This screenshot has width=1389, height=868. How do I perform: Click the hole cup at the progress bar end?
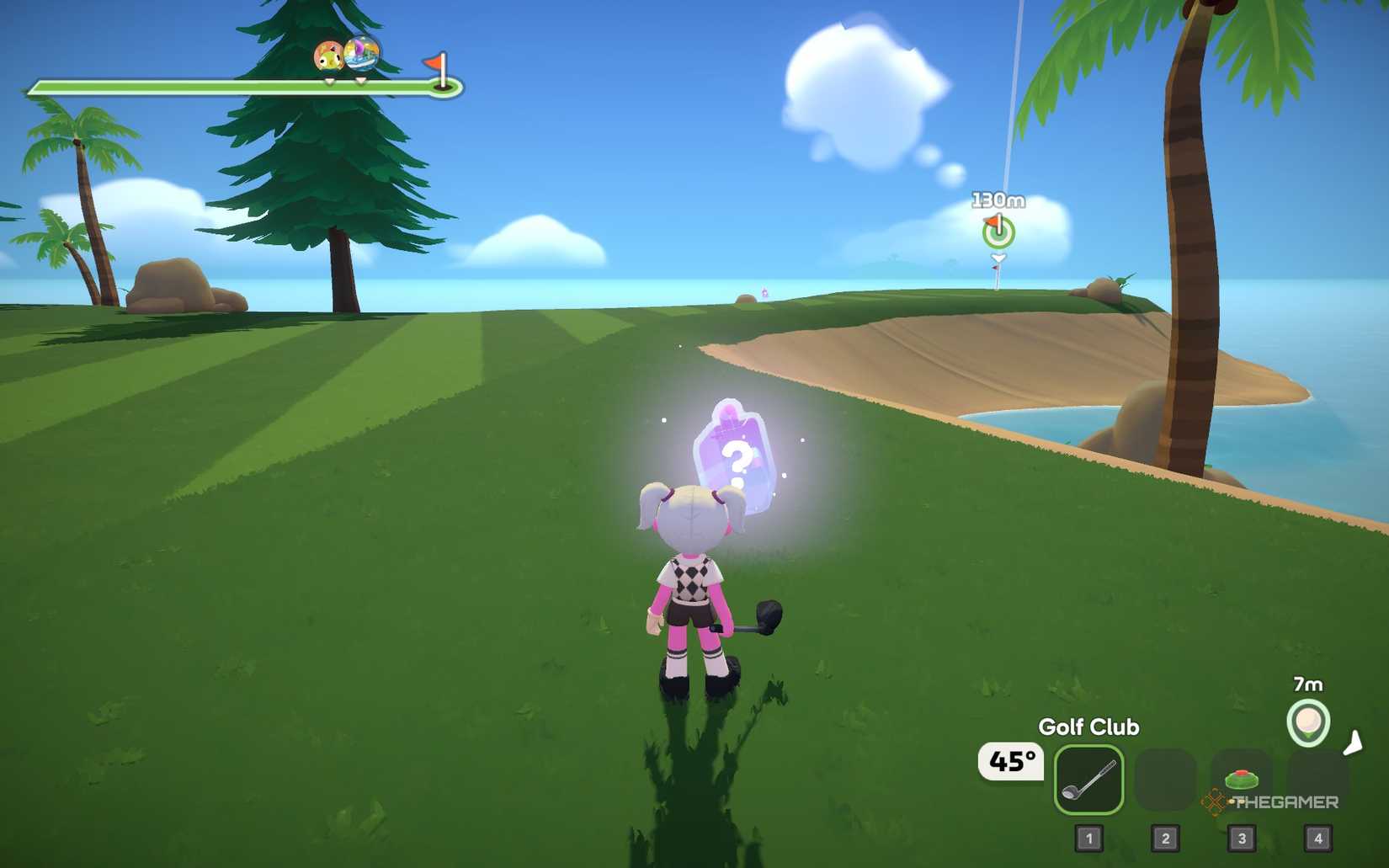[443, 88]
